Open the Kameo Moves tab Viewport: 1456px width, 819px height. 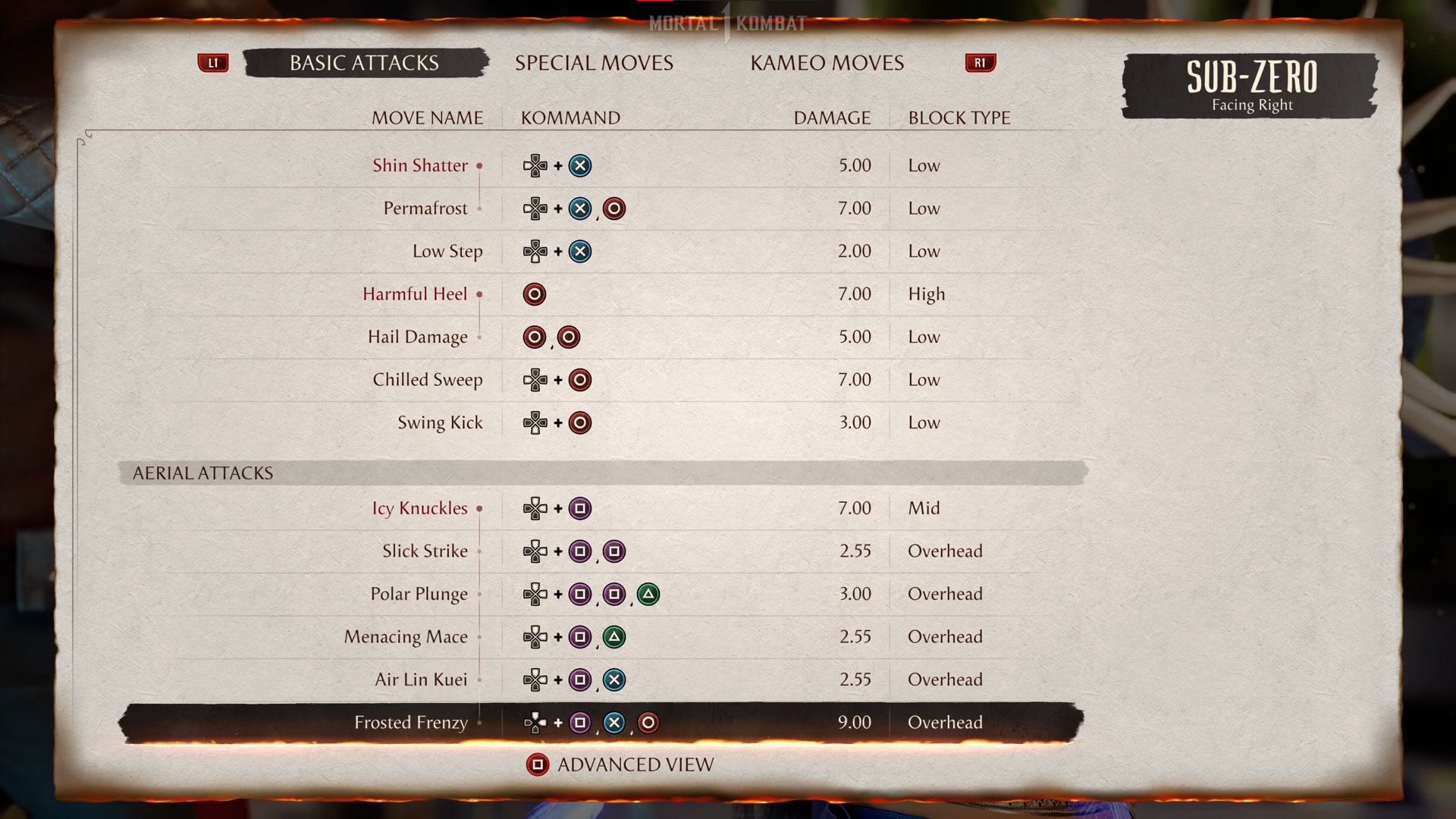tap(827, 63)
